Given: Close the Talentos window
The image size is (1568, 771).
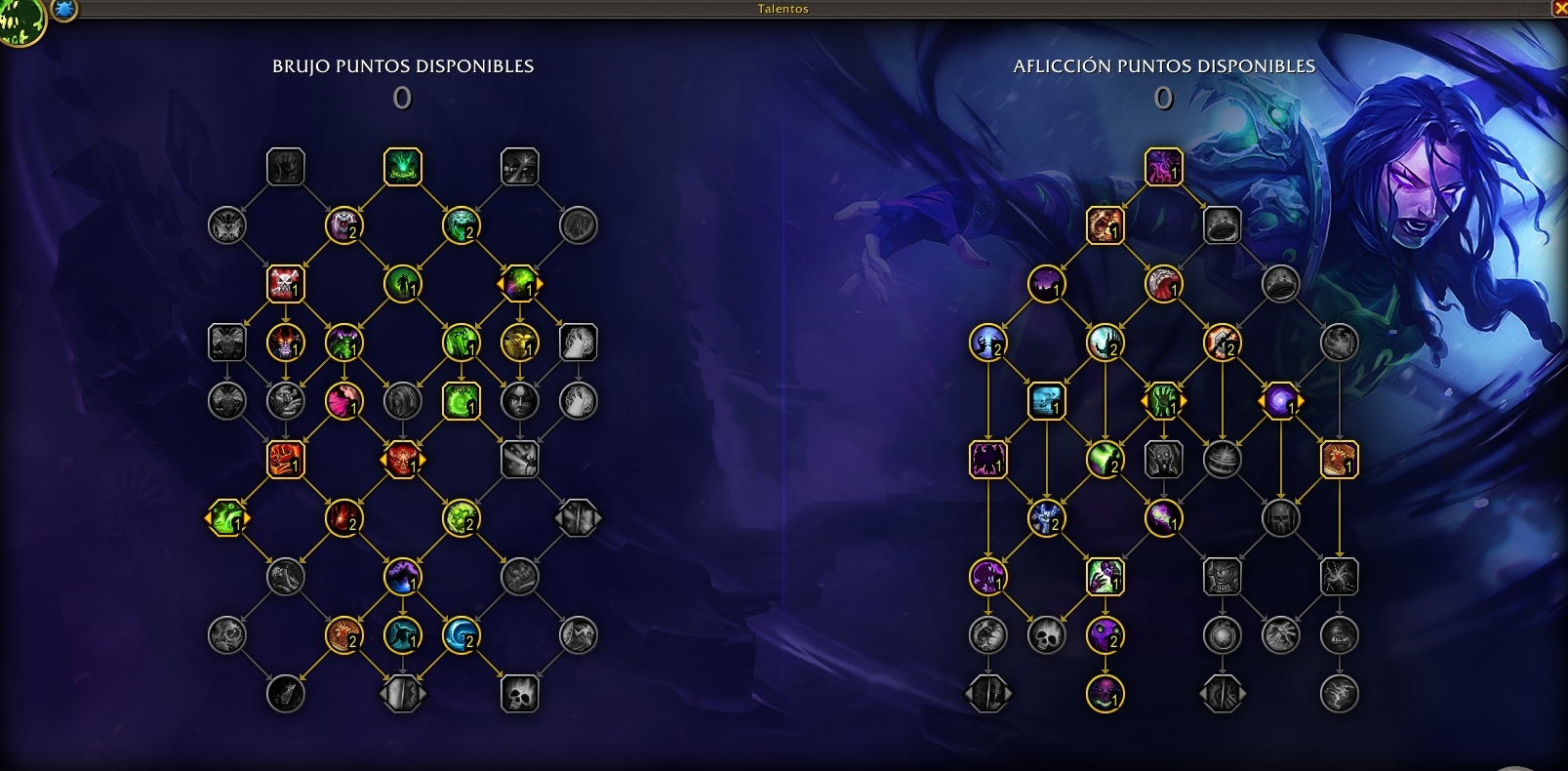Looking at the screenshot, I should [x=1559, y=8].
